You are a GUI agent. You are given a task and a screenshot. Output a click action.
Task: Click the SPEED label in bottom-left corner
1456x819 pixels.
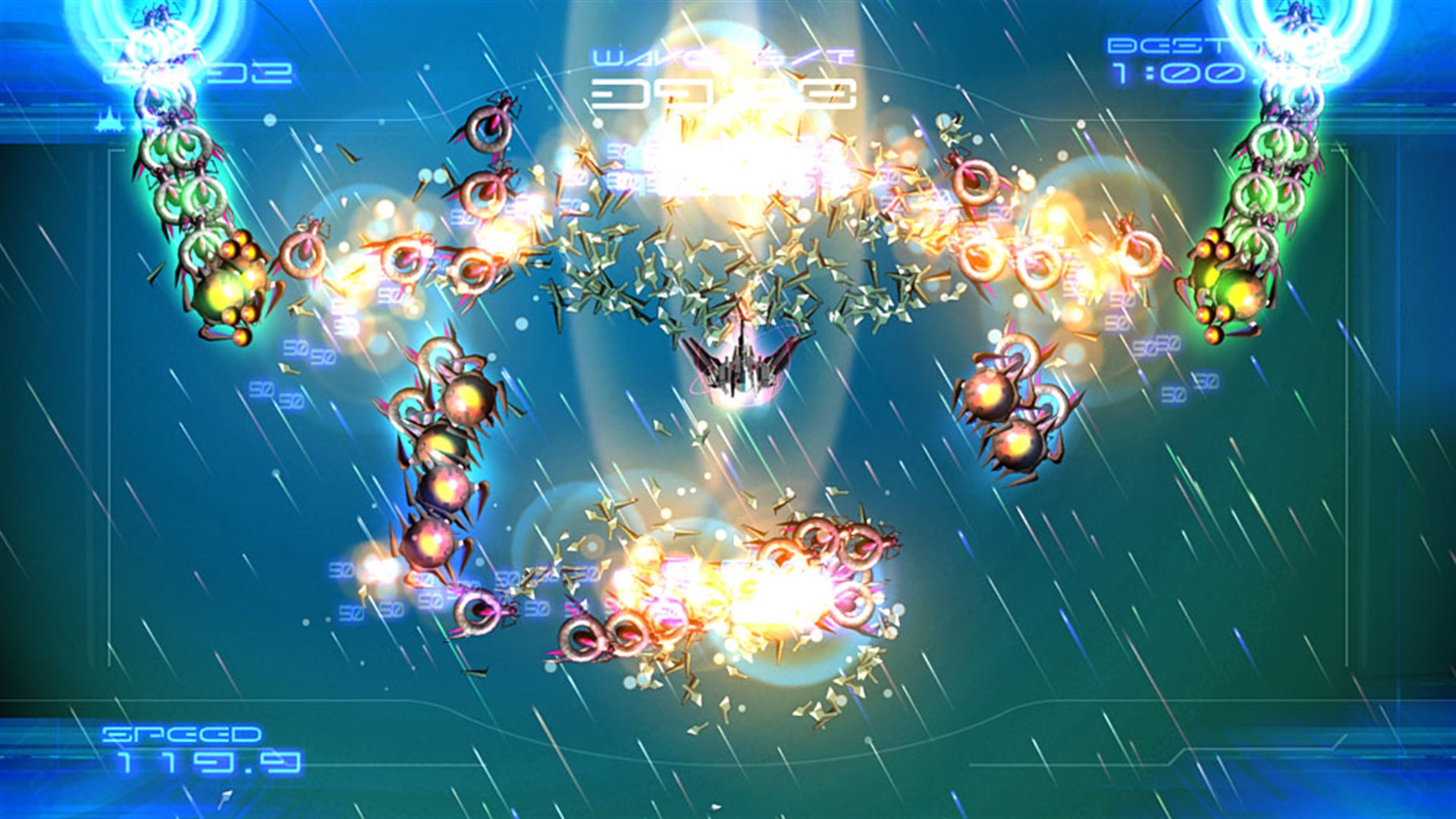pyautogui.click(x=182, y=736)
